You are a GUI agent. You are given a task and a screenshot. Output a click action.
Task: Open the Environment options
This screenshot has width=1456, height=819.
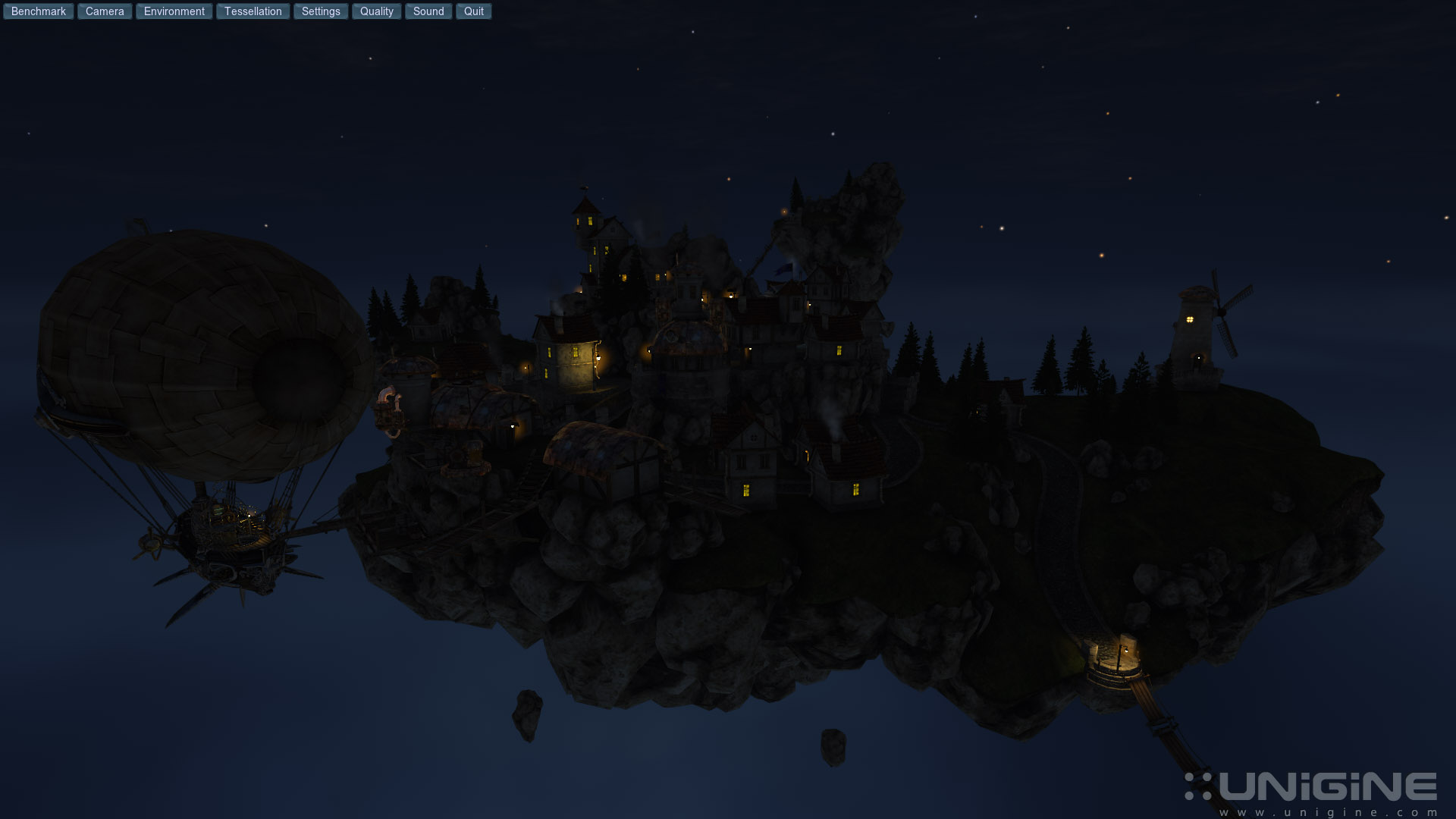[174, 11]
